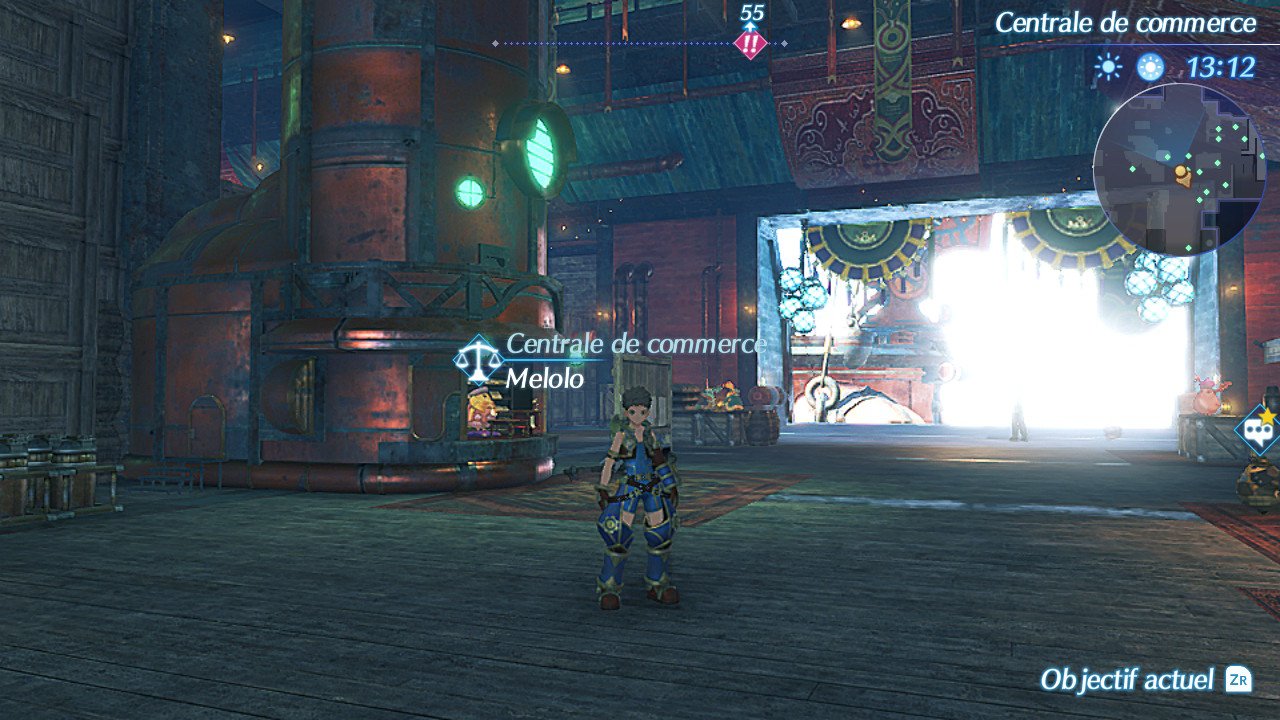Click the pink double-exclamation objective marker

coord(752,43)
